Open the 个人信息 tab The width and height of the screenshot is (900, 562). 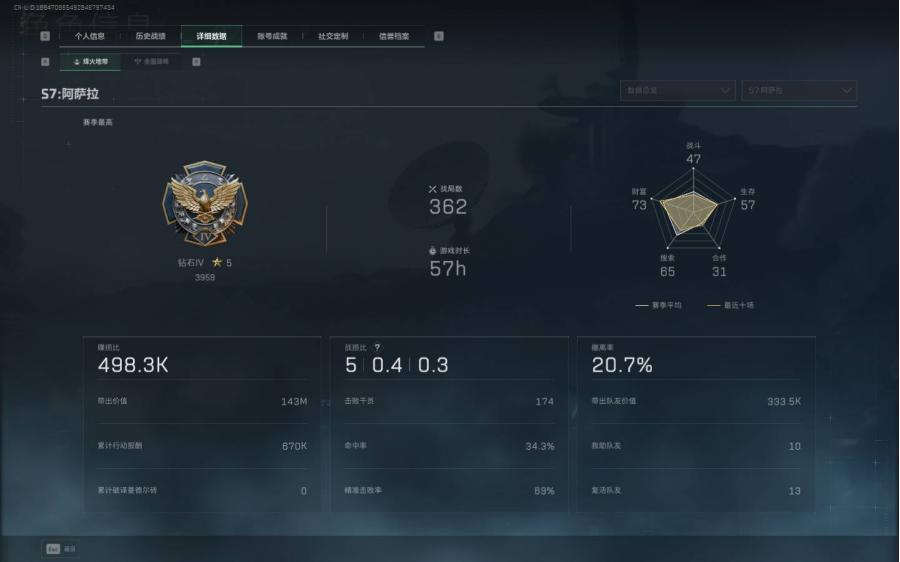click(x=90, y=36)
